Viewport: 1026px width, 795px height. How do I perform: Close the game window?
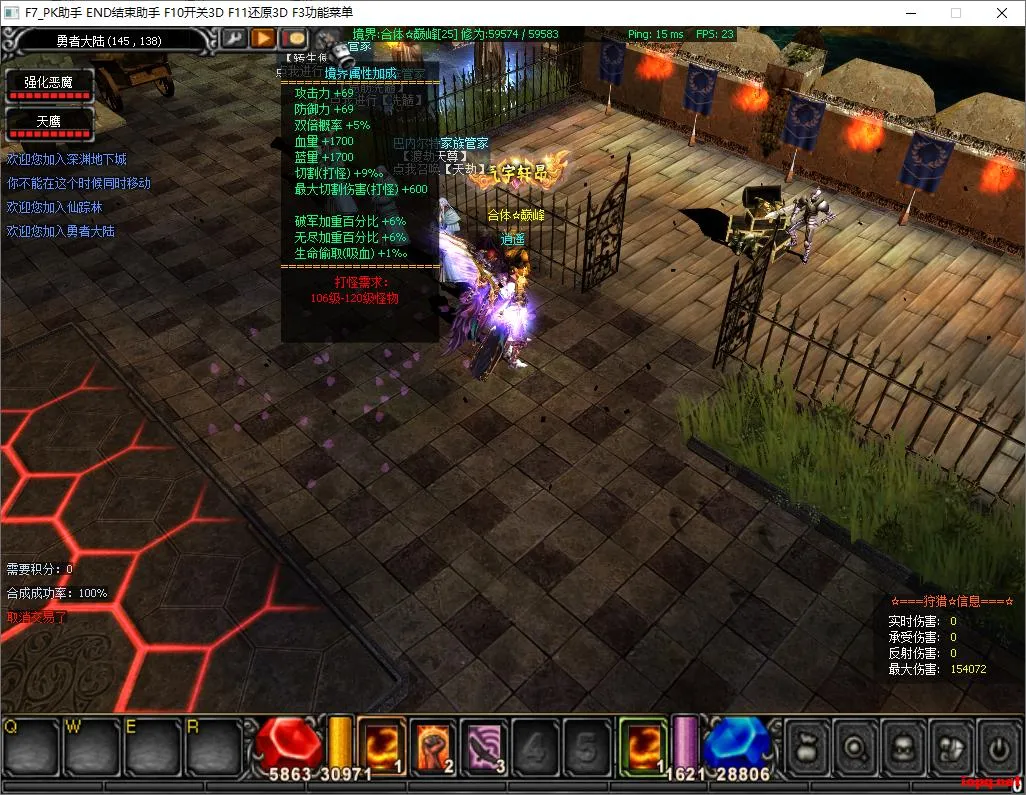coord(1002,13)
